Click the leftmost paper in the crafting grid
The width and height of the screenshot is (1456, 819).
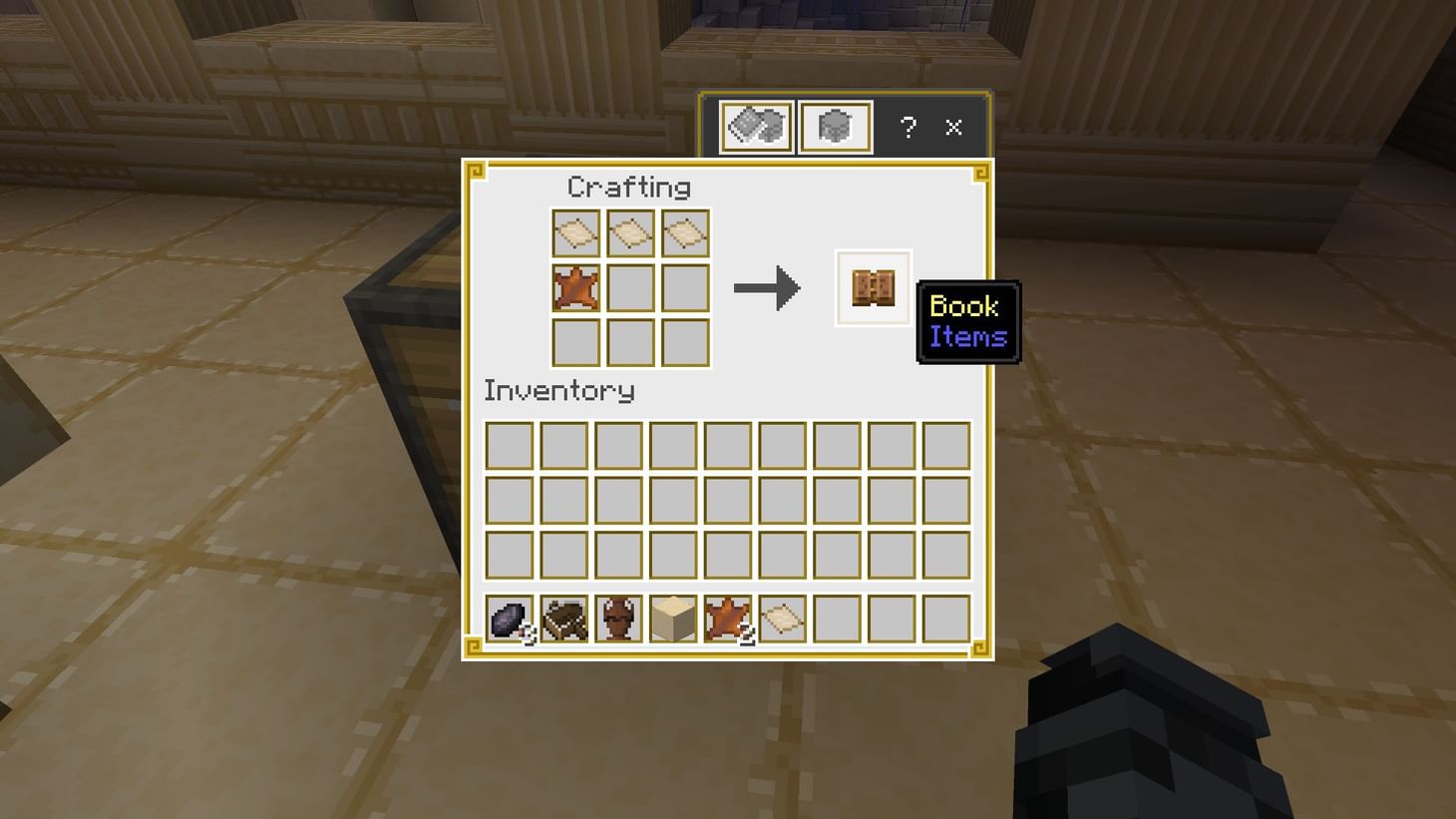[575, 232]
